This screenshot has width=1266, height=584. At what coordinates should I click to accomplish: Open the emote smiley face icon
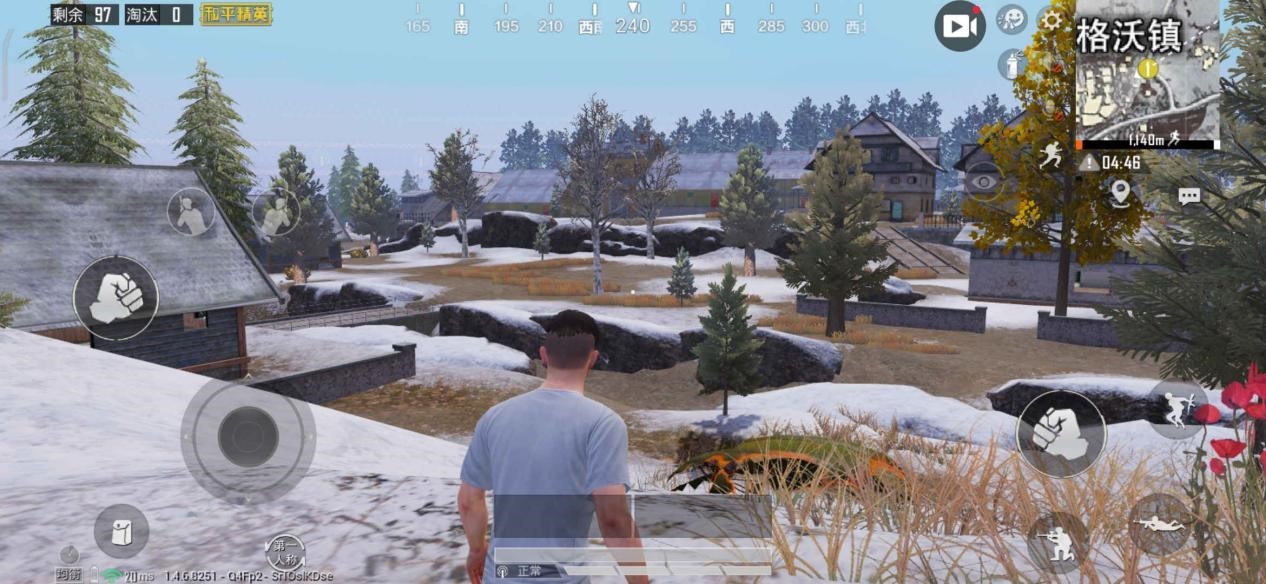click(x=1012, y=19)
